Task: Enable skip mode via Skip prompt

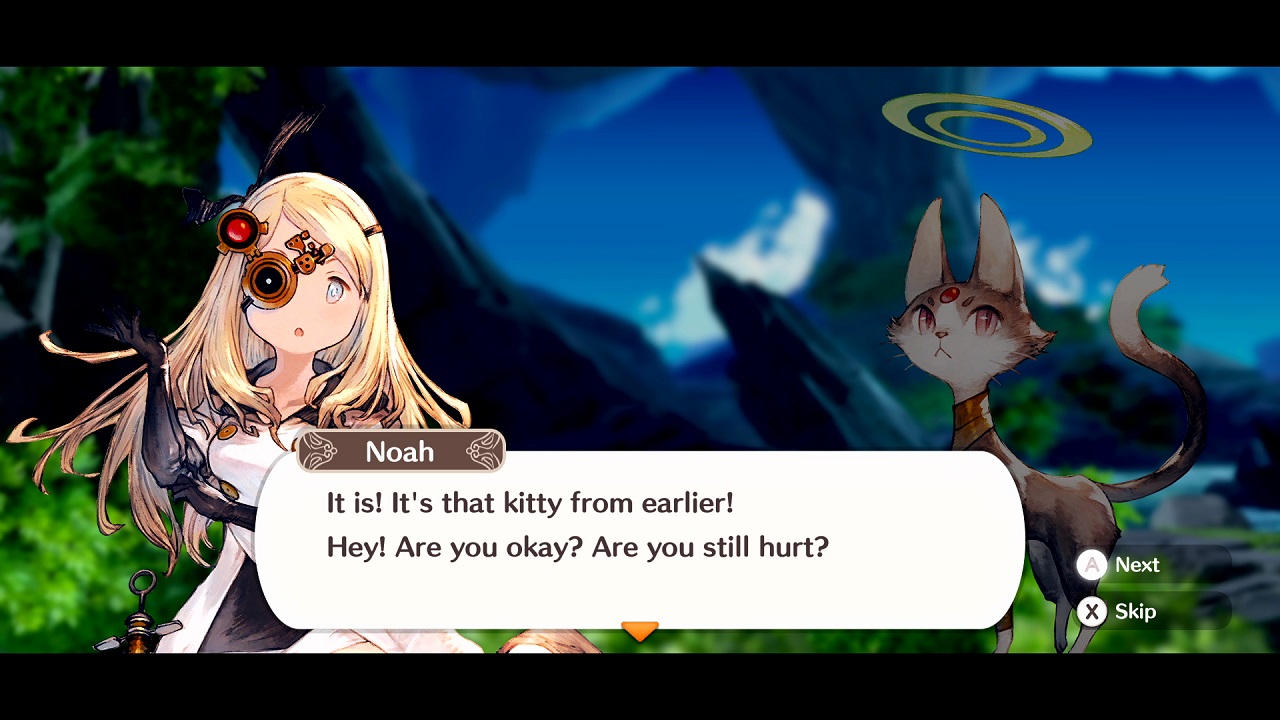Action: (x=1118, y=611)
